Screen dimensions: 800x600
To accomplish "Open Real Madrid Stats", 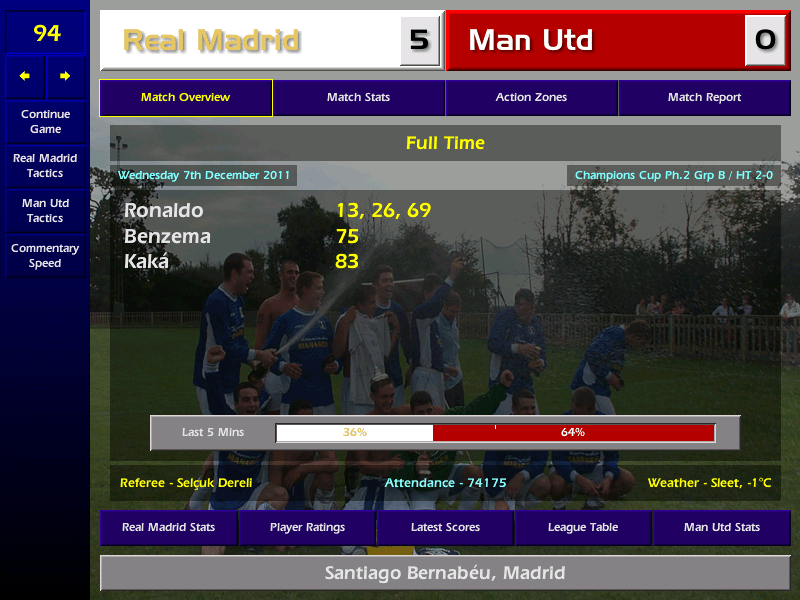I will pos(168,527).
